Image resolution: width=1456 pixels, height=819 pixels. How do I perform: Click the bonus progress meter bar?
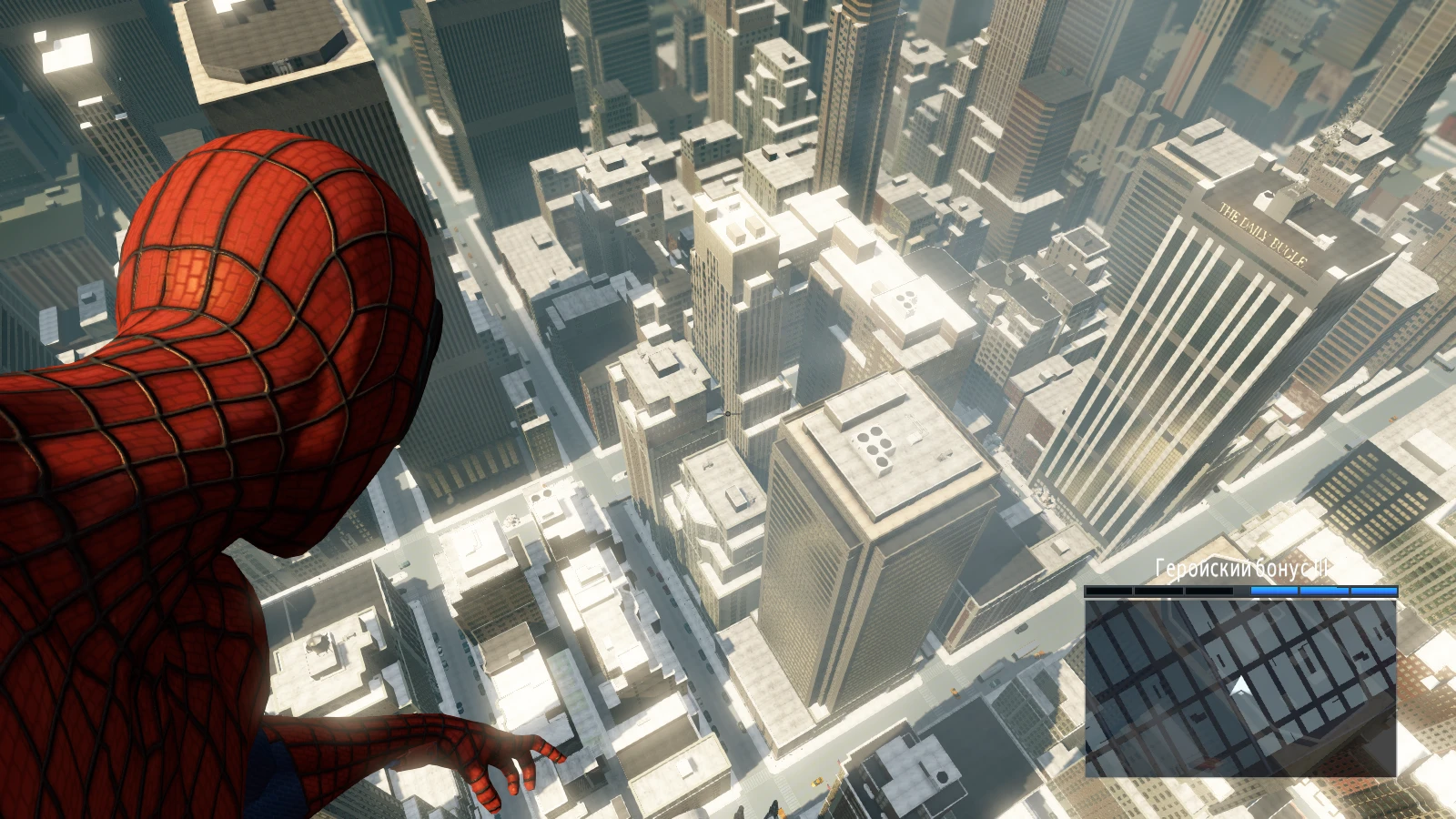click(1242, 591)
